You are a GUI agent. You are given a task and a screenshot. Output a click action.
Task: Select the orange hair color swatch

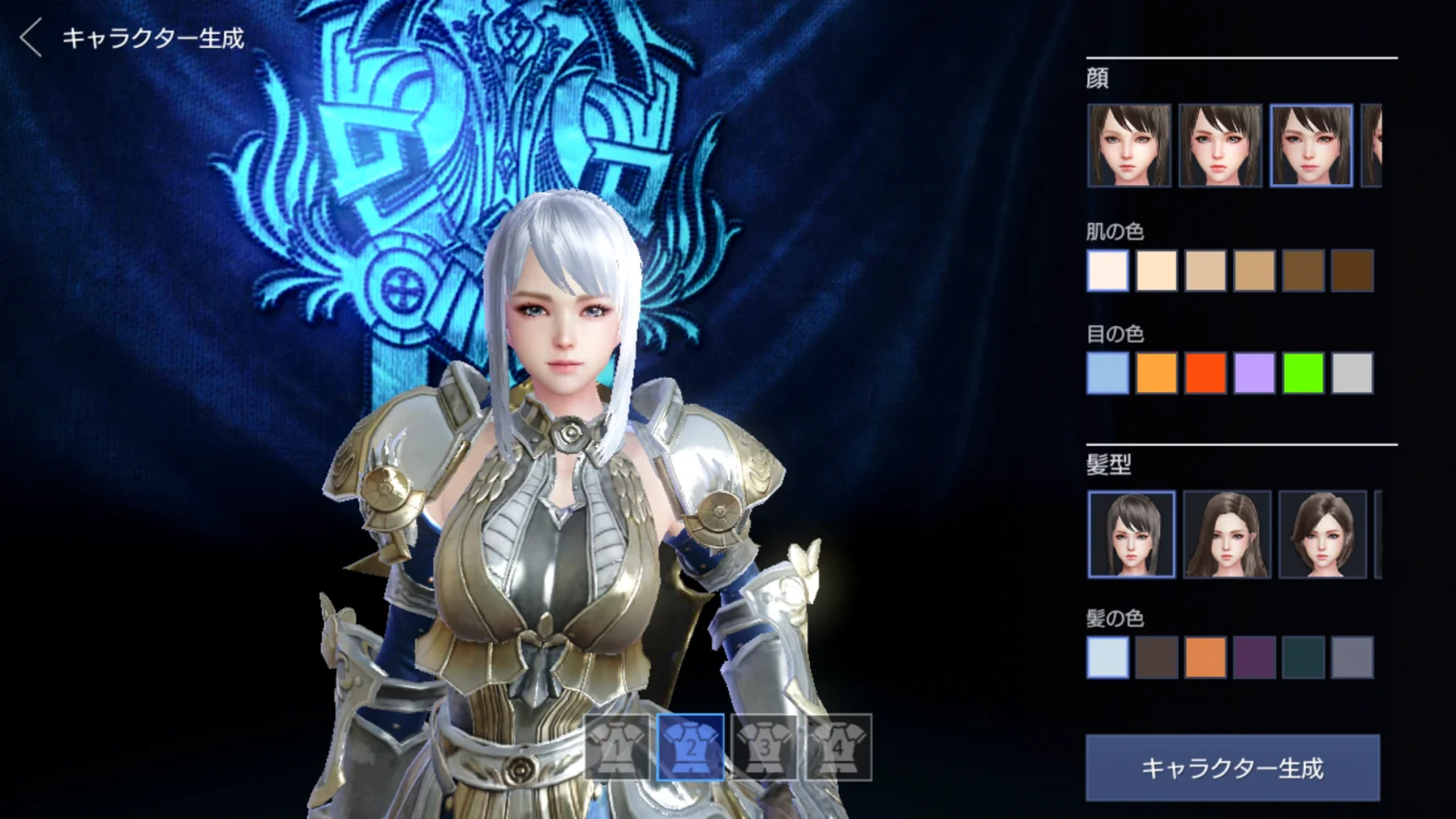coord(1205,658)
